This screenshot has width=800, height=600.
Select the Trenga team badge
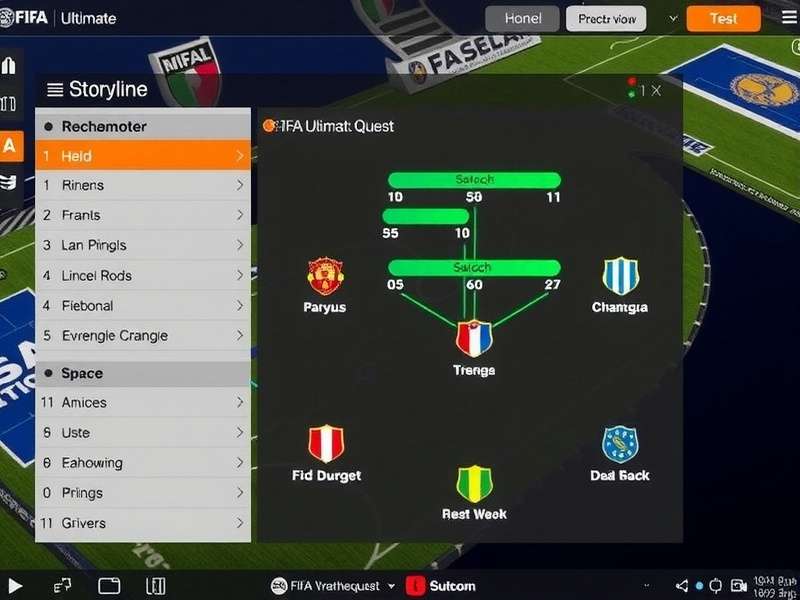(x=474, y=339)
